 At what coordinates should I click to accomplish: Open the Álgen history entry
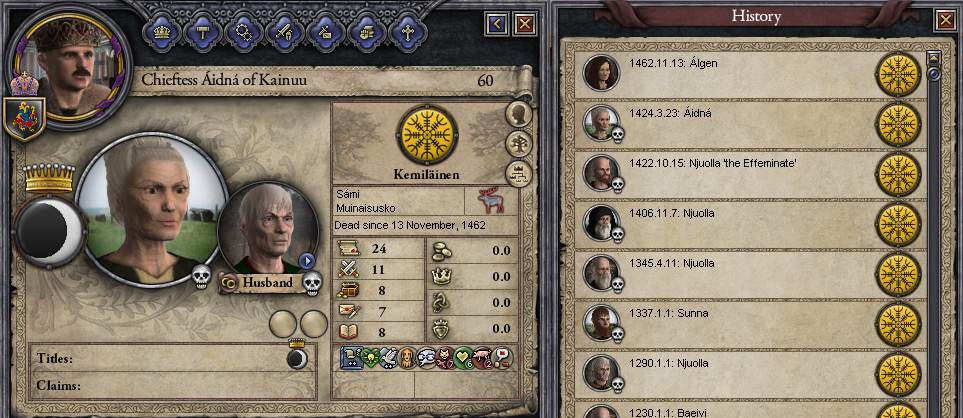pos(740,73)
